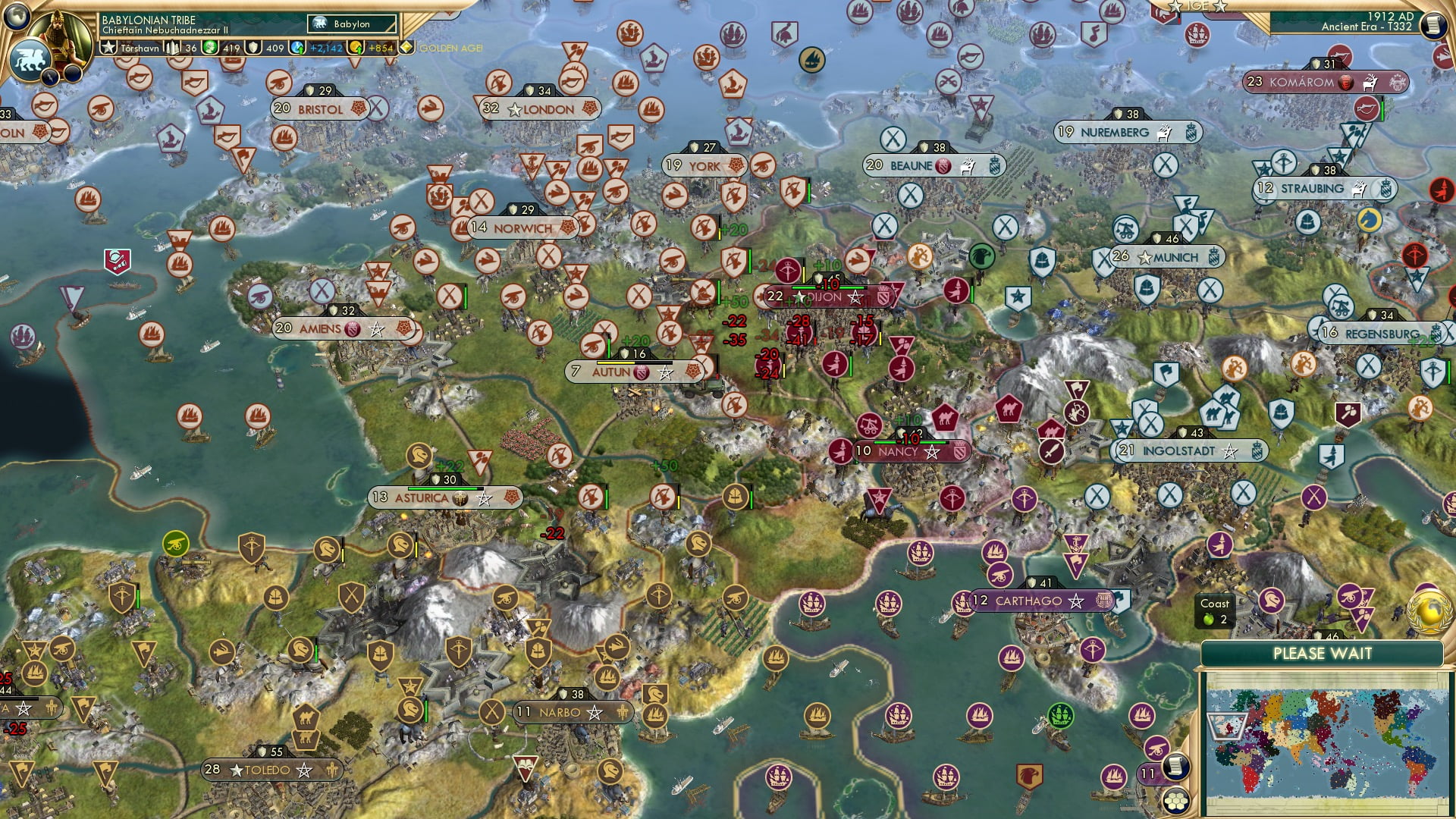Click the Golden Age diamond icon in top bar

(x=407, y=49)
